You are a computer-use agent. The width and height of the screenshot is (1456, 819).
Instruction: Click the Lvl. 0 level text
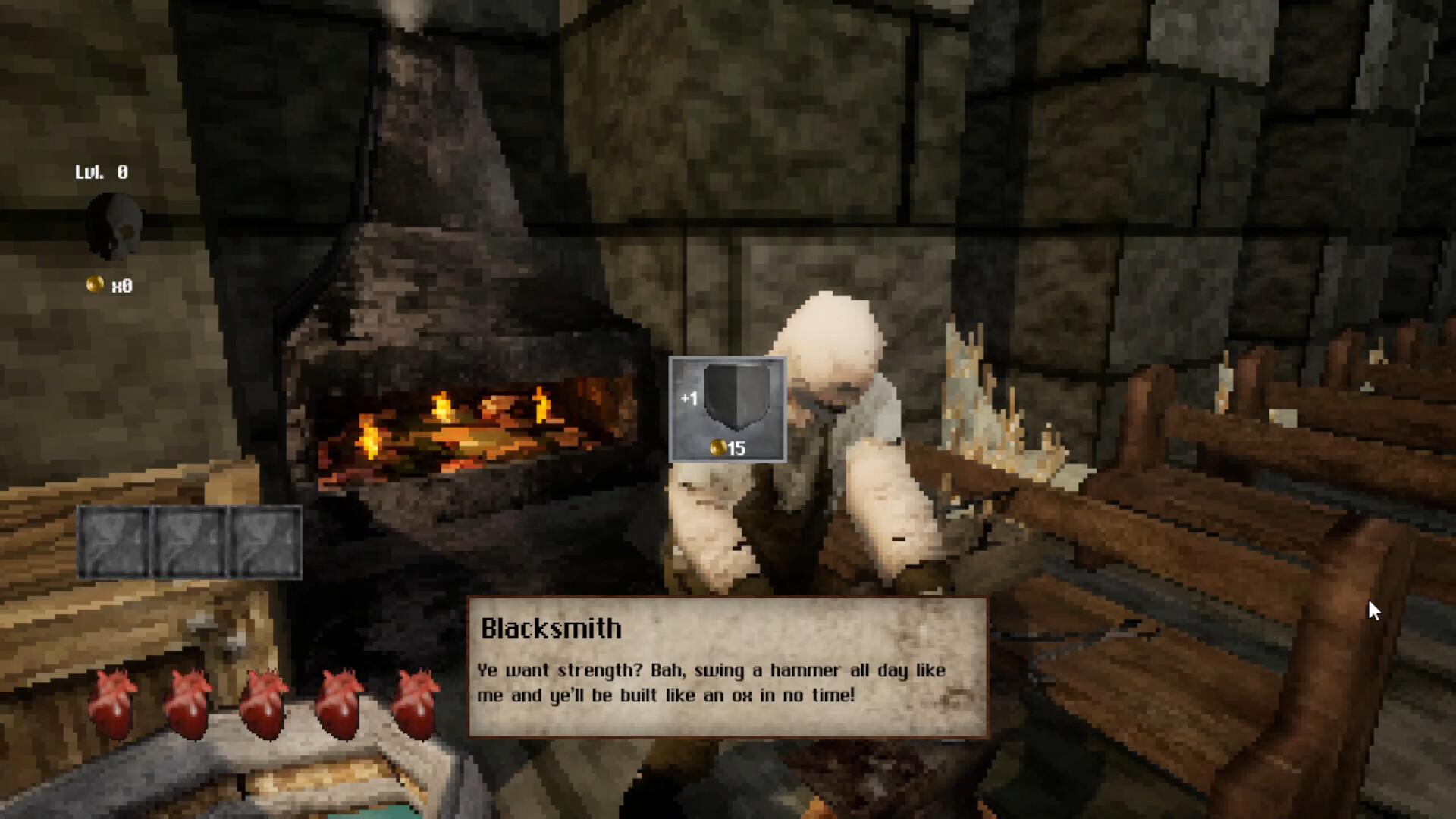(99, 172)
